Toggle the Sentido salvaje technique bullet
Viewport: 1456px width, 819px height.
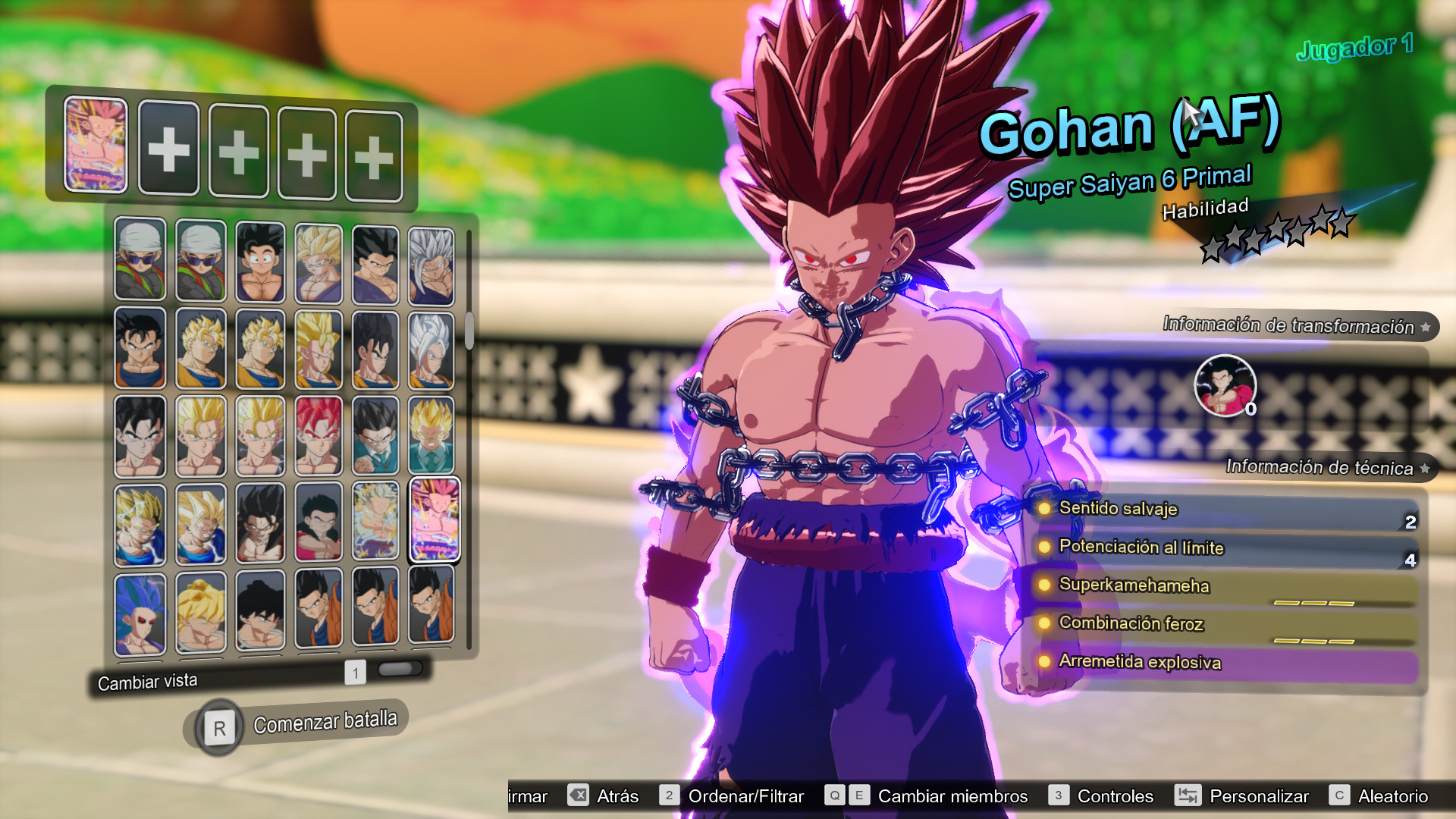coord(1044,510)
